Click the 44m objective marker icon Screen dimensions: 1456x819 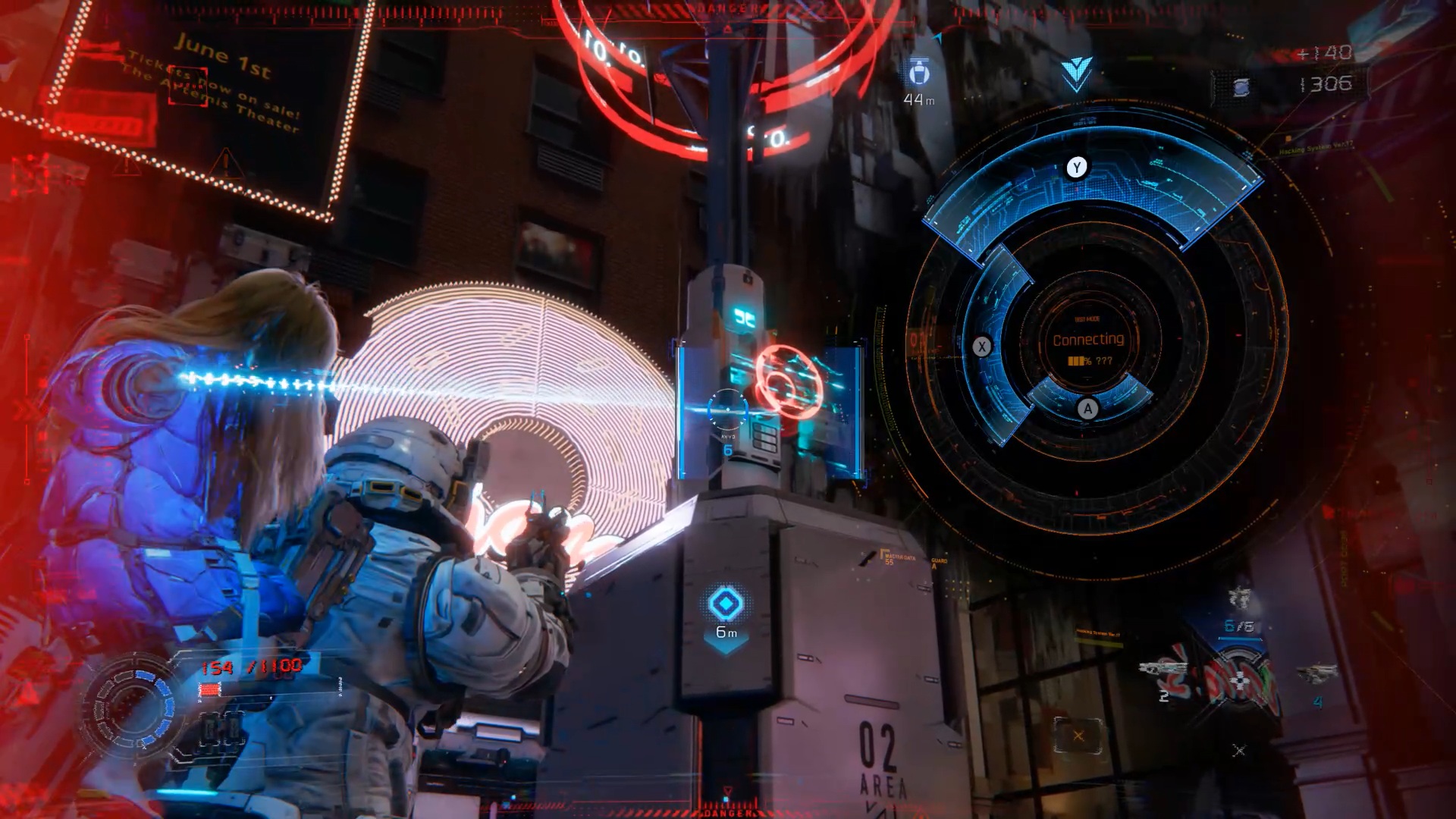click(x=919, y=72)
